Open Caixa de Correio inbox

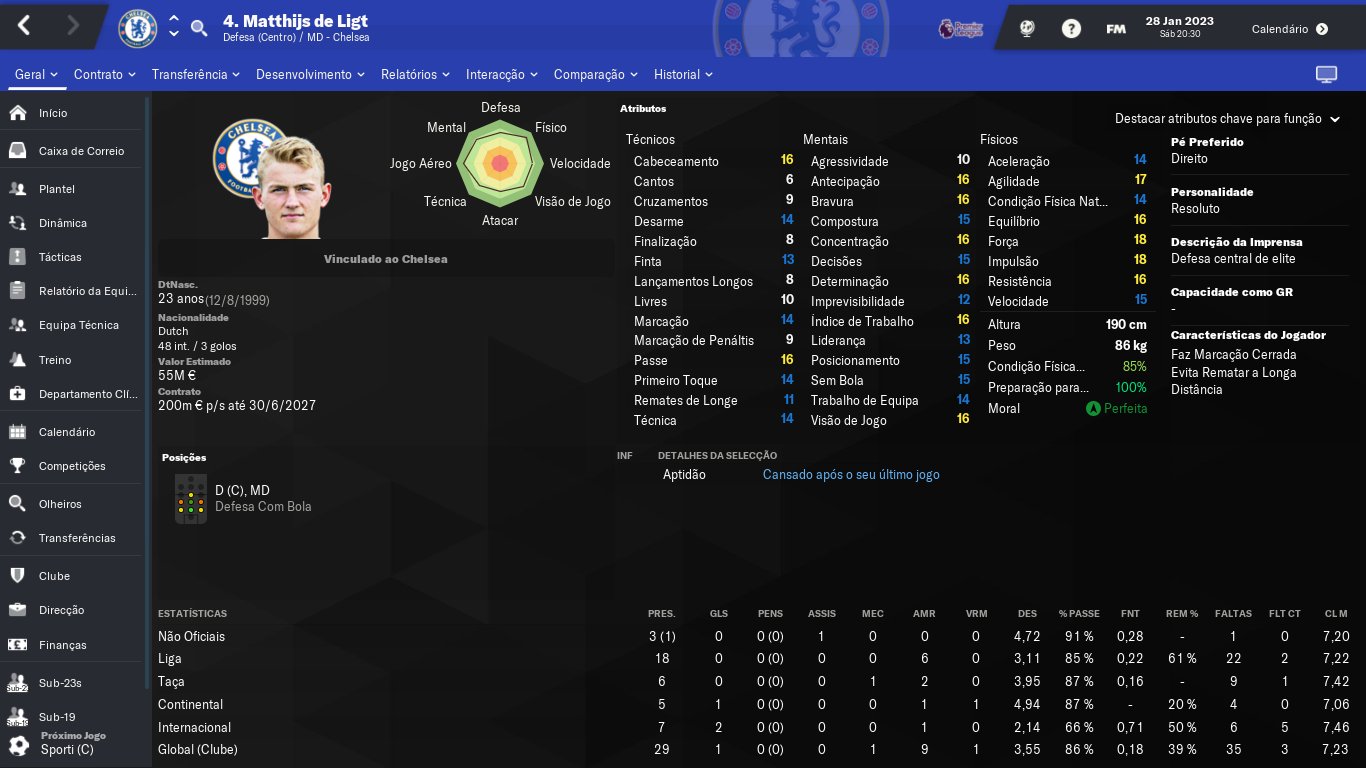(81, 151)
